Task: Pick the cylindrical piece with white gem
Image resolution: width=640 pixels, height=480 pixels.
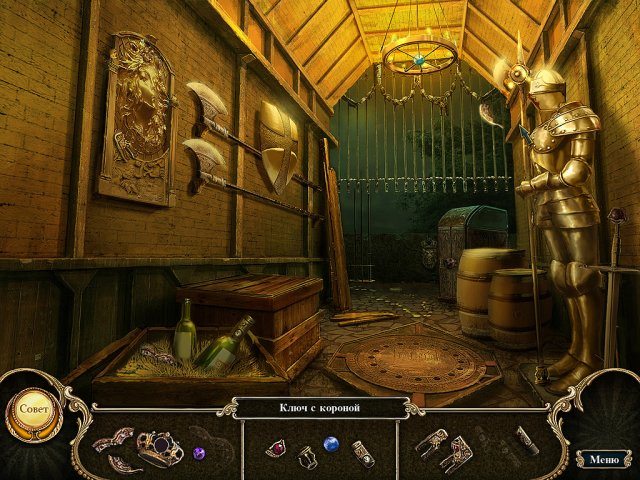Action: [x=363, y=453]
